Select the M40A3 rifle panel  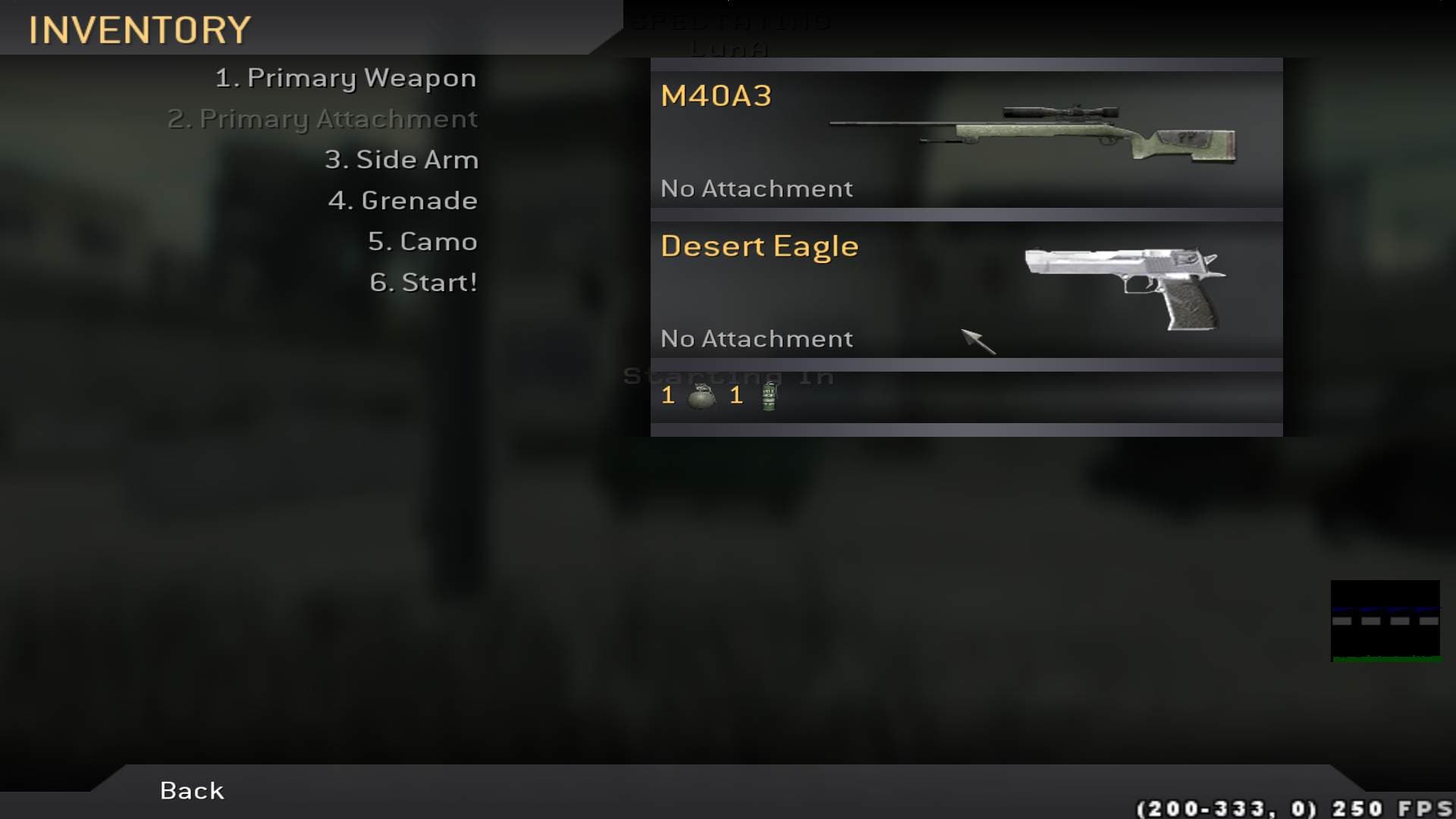966,140
